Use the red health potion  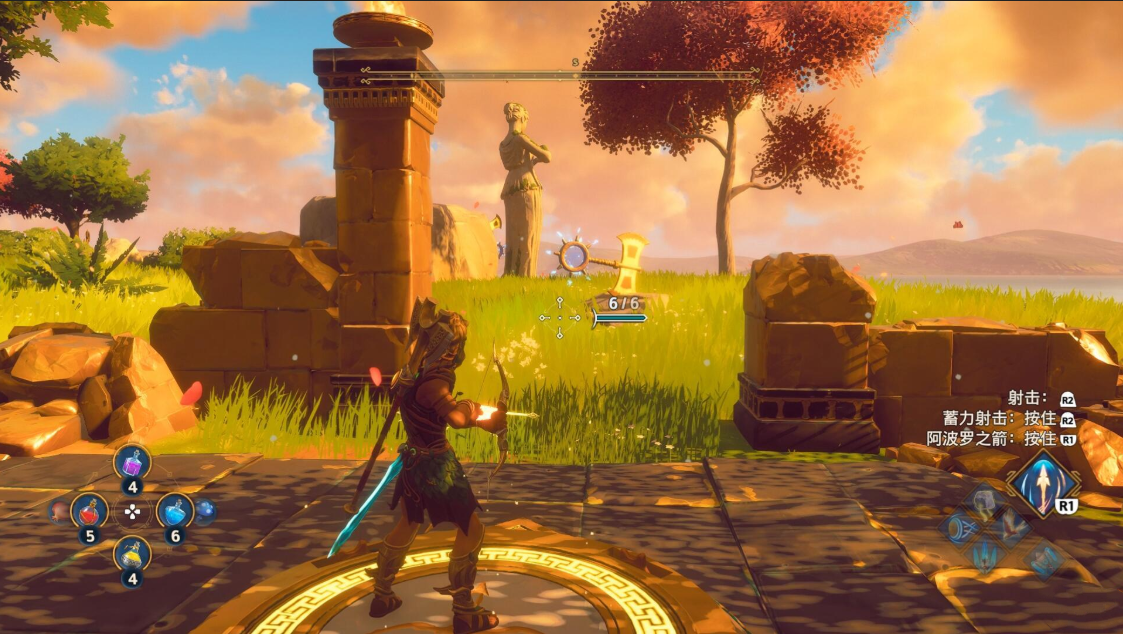(x=89, y=511)
